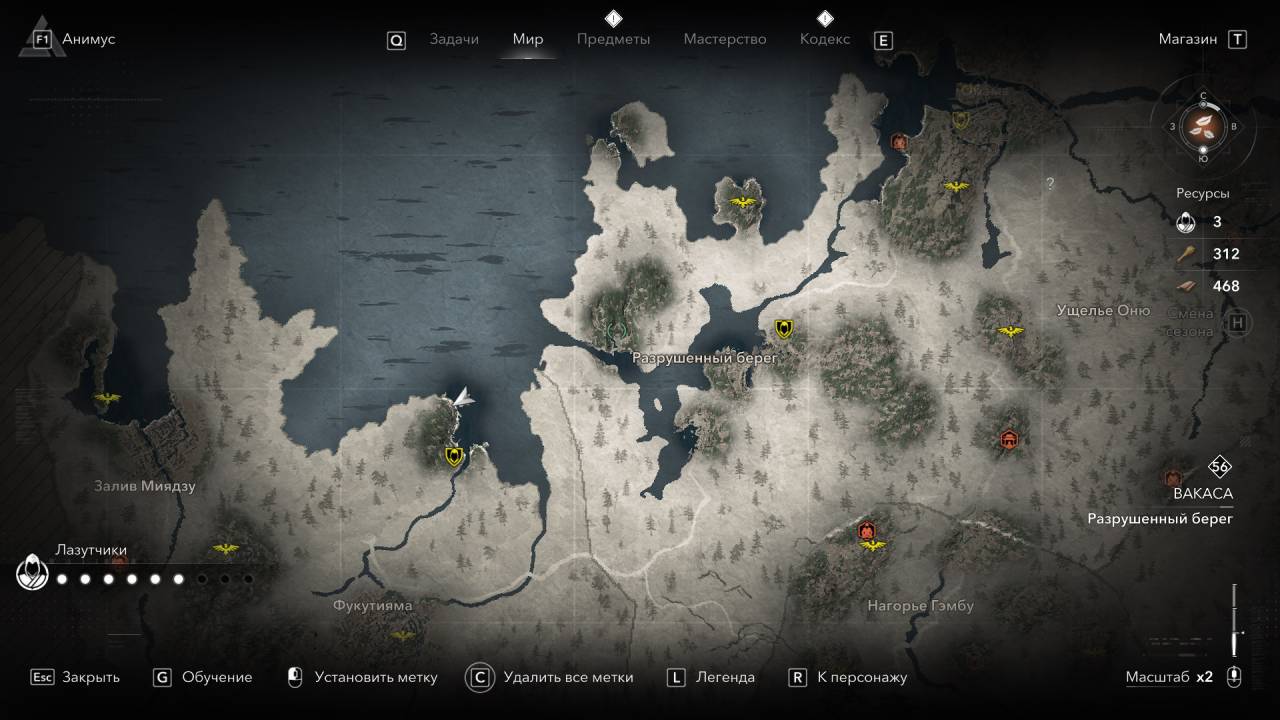The image size is (1280, 720).
Task: Click the Смена сезона button
Action: tap(1237, 322)
